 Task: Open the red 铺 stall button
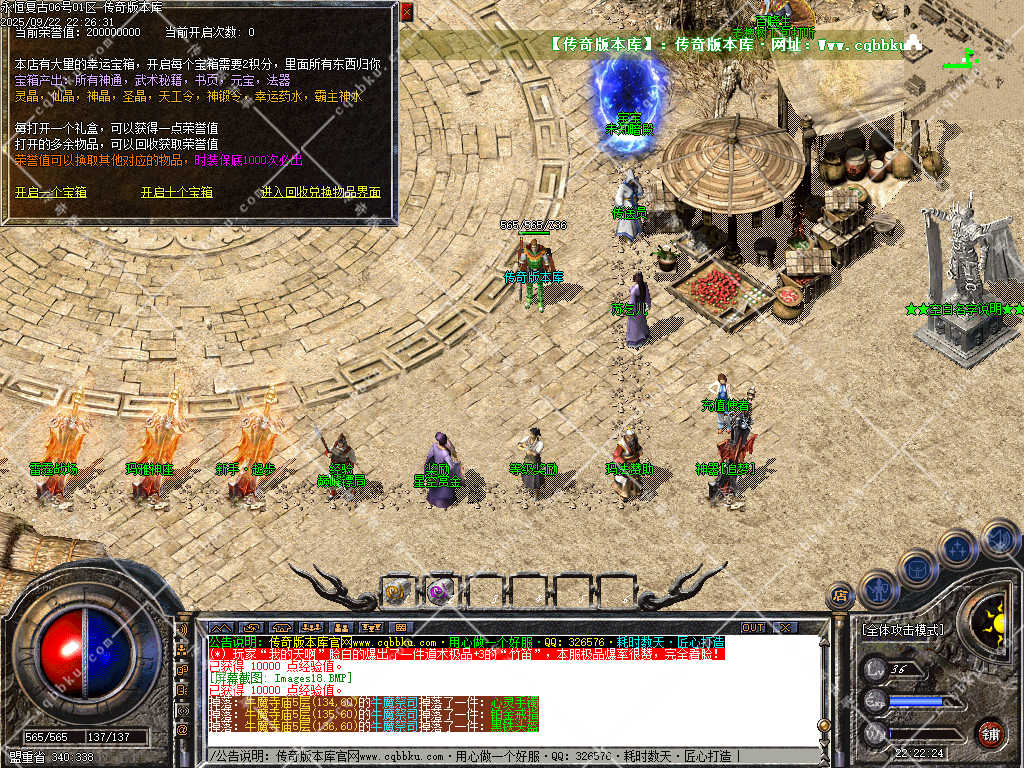click(x=990, y=732)
